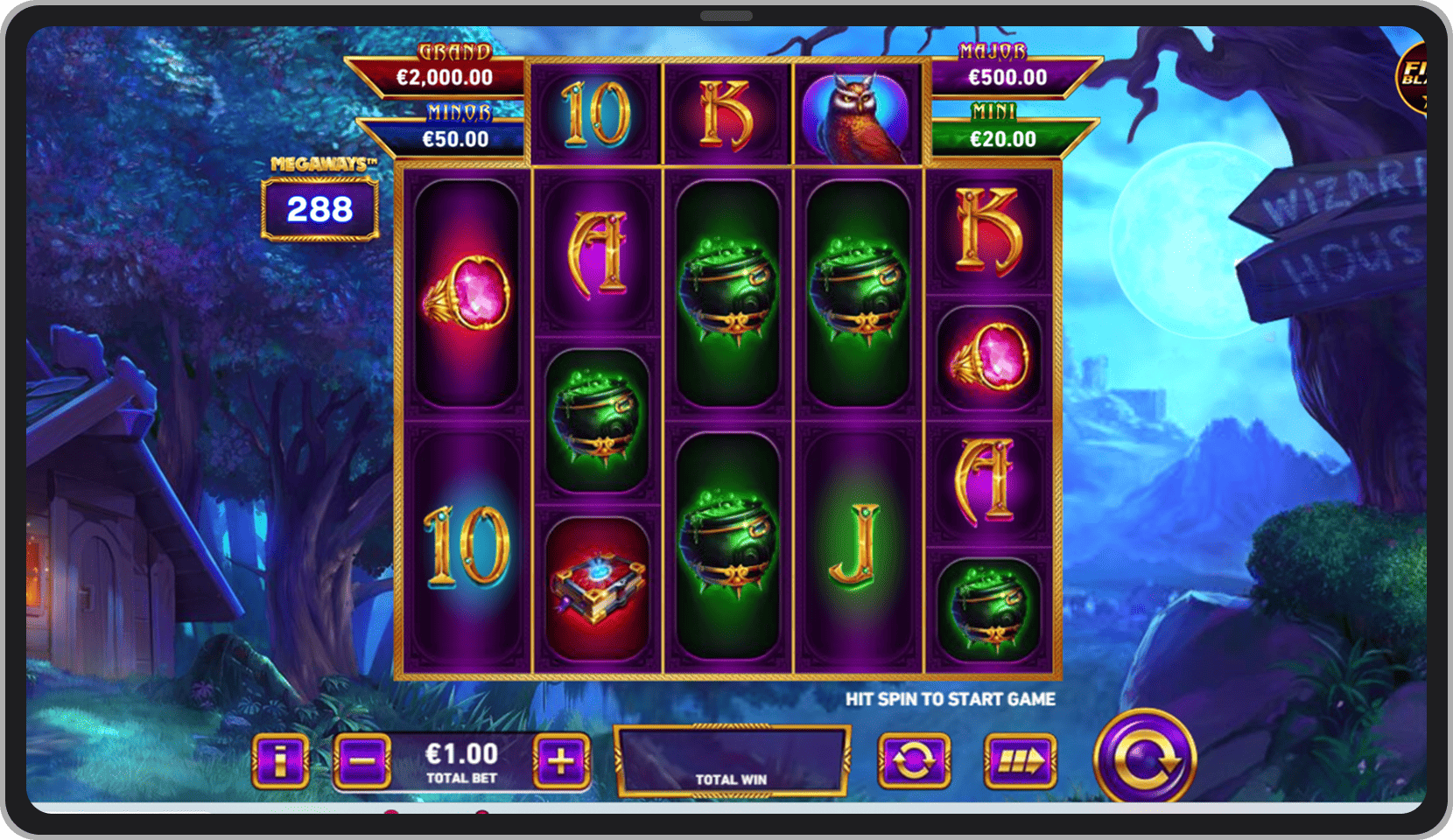The height and width of the screenshot is (840, 1453).
Task: Click the partly hidden badge at top-right
Action: coord(1411,77)
